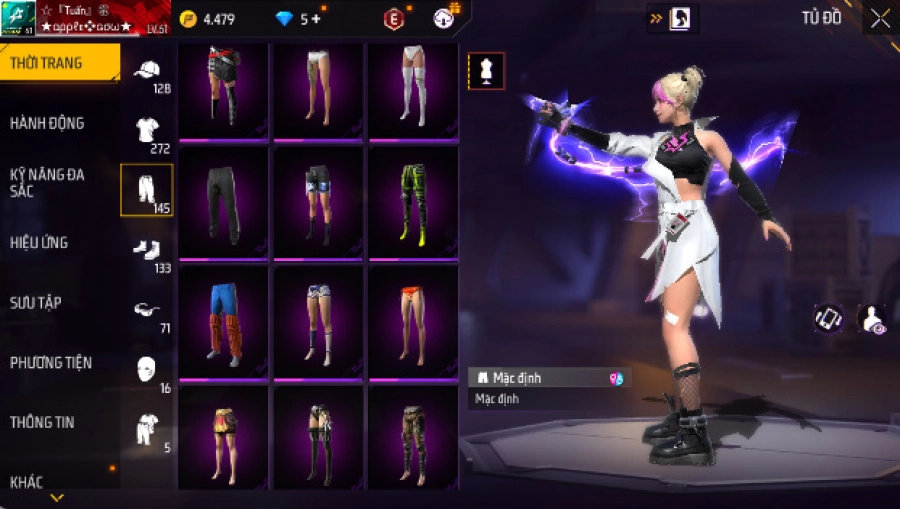Choose the green and black pants
The height and width of the screenshot is (509, 900).
point(413,203)
